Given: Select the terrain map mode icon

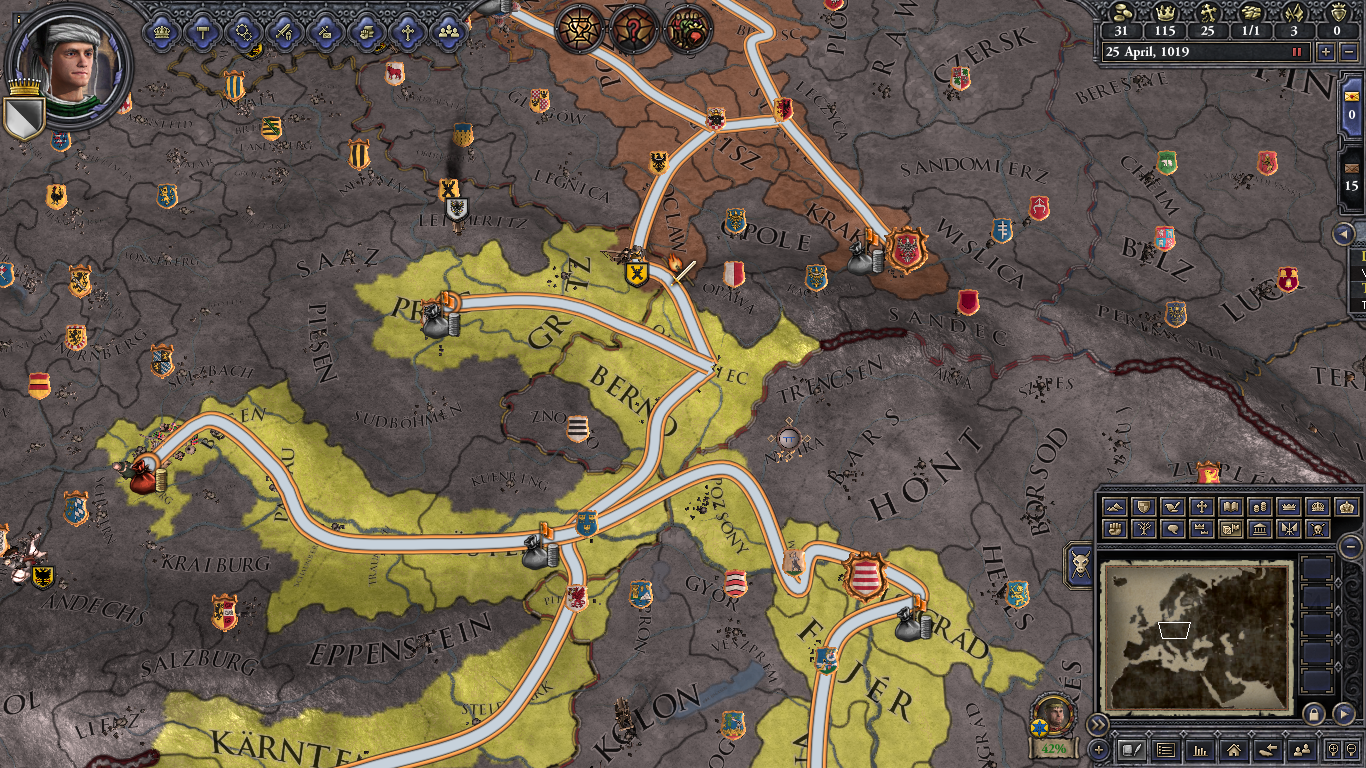Looking at the screenshot, I should pos(1114,506).
